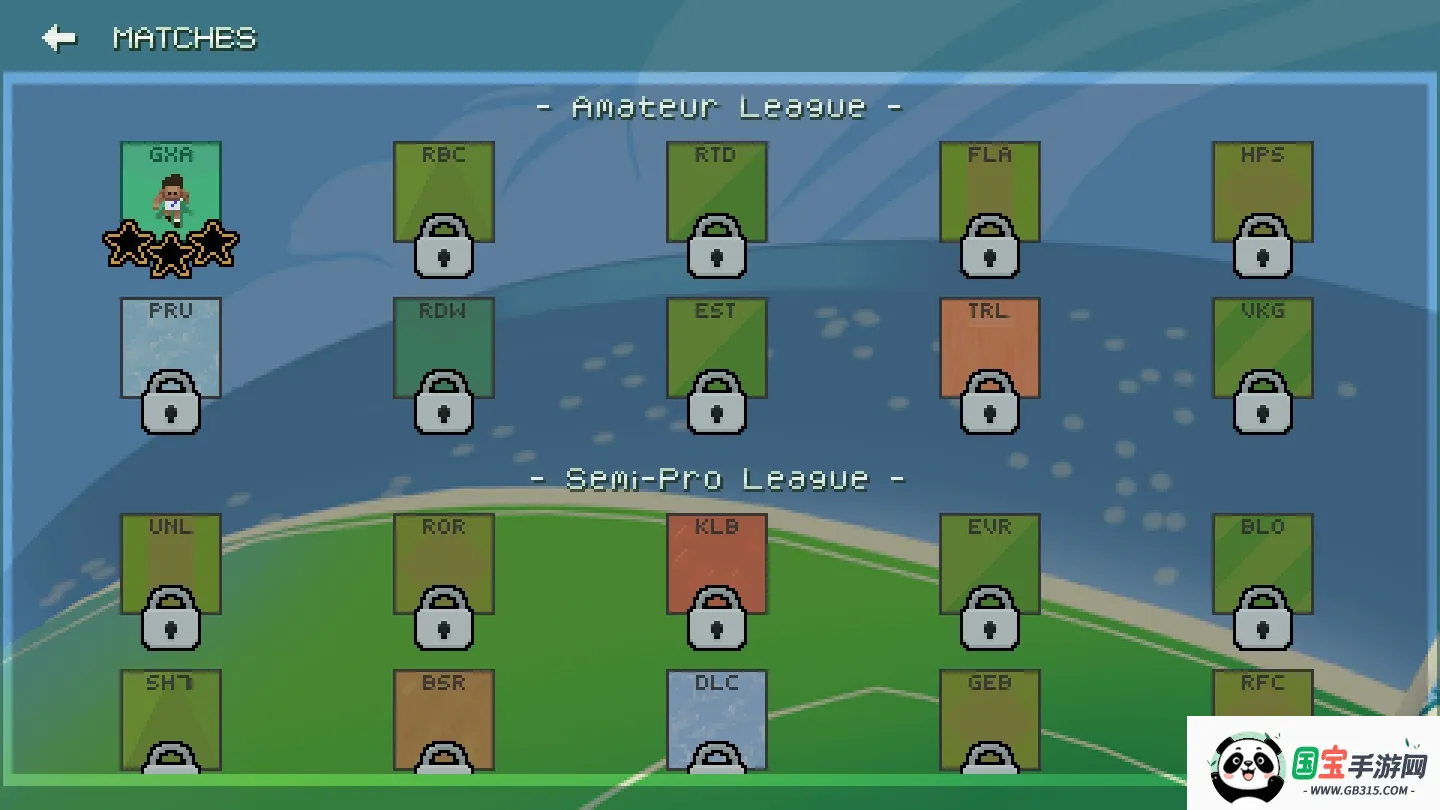Screen dimensions: 1440x810
Task: Go back using the arrow button
Action: pos(59,38)
